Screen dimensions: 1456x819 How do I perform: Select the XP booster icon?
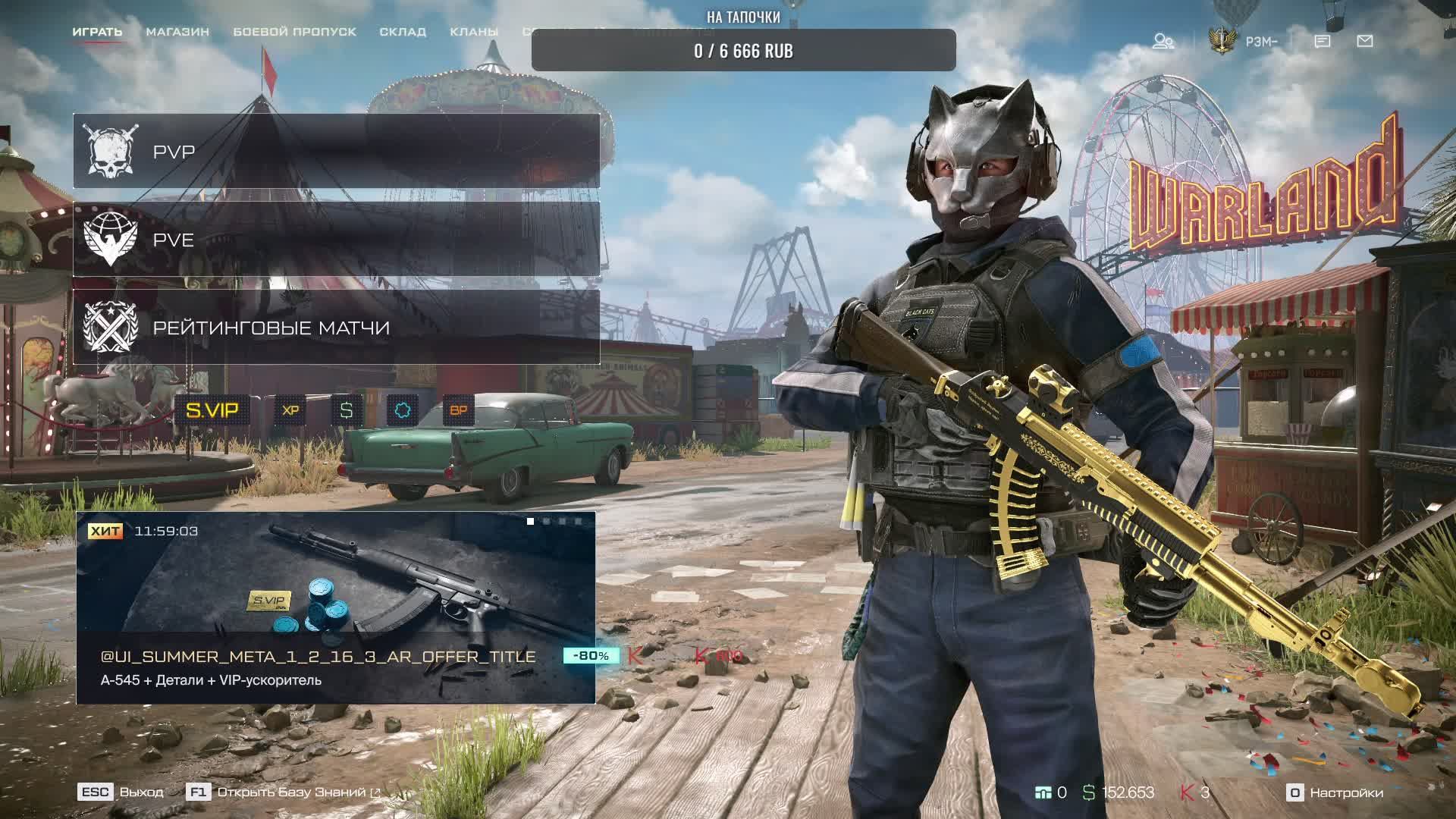[x=290, y=410]
